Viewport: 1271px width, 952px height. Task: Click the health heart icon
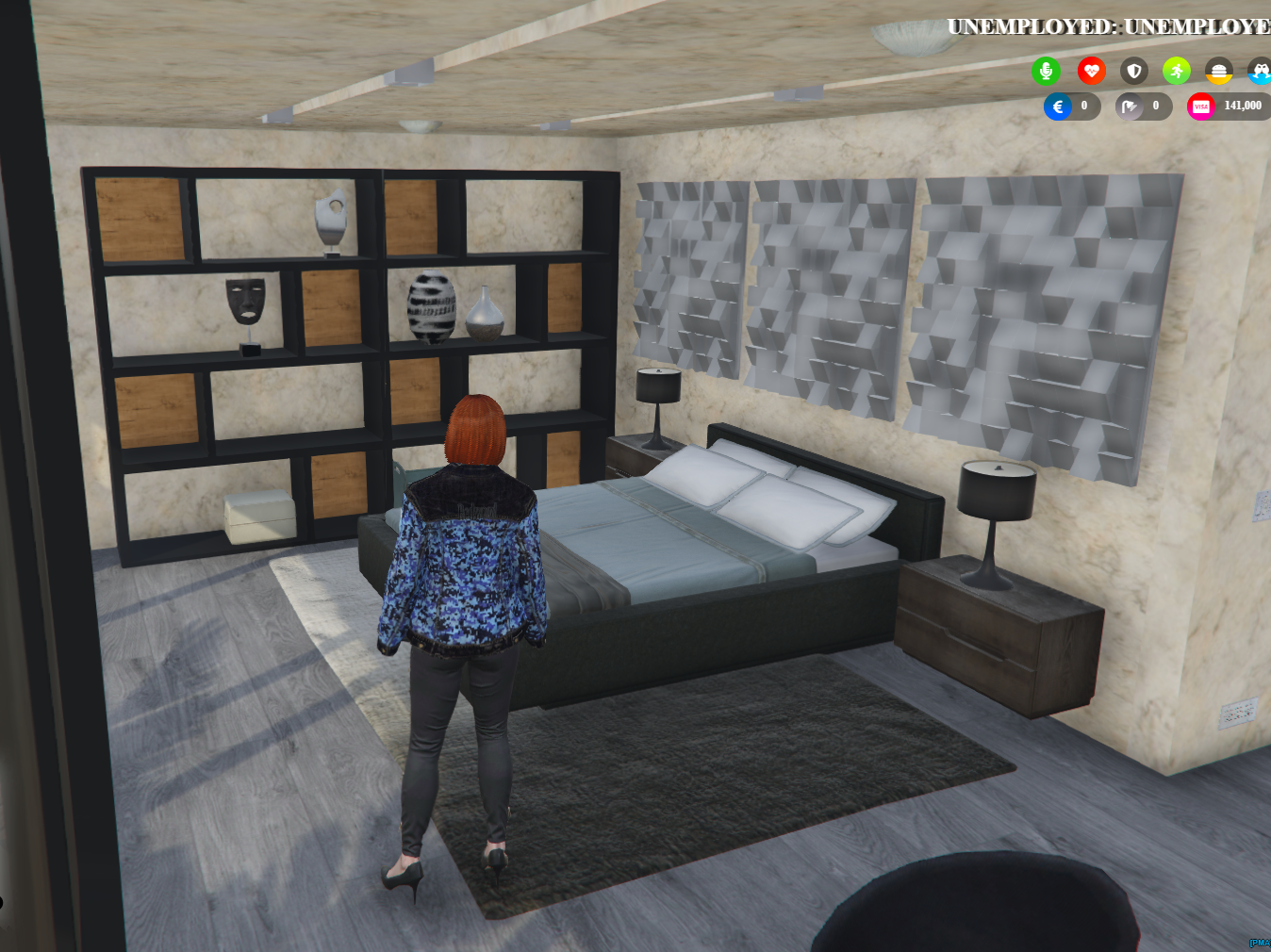coord(1091,71)
